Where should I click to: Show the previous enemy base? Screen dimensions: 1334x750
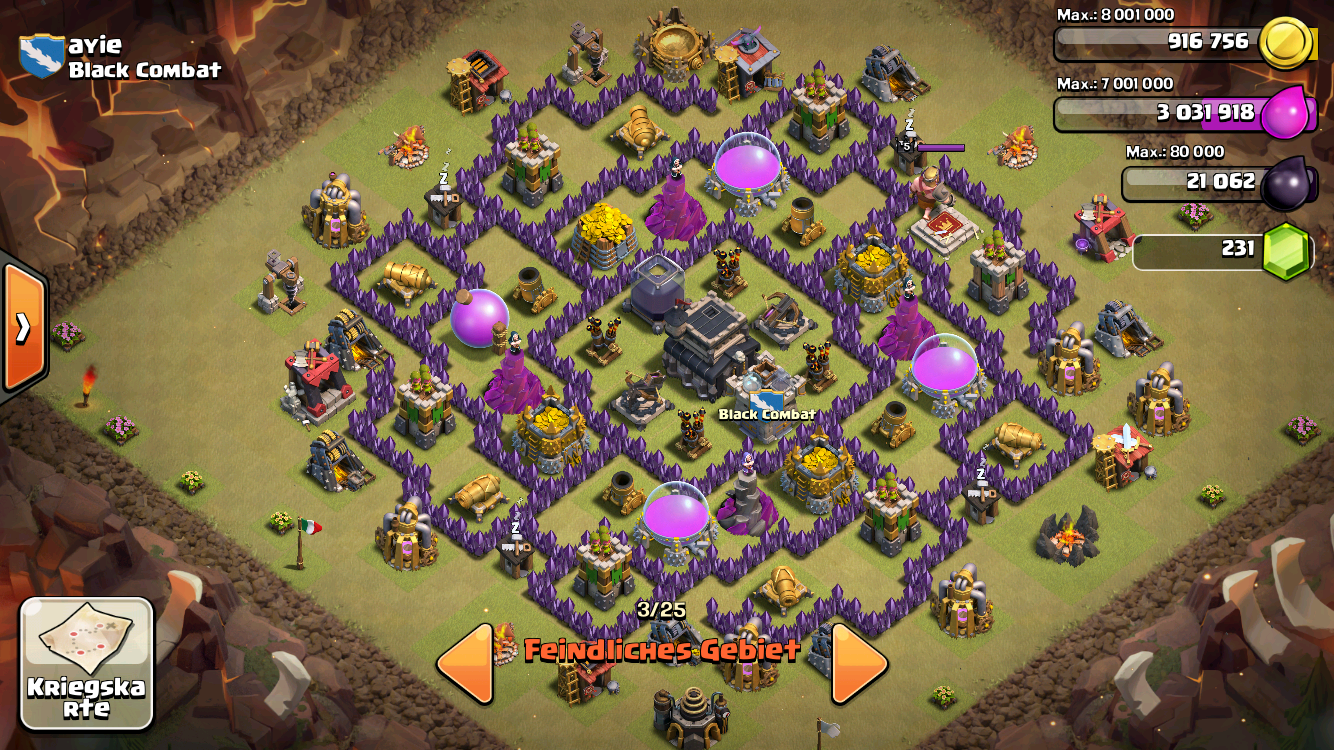pos(466,663)
